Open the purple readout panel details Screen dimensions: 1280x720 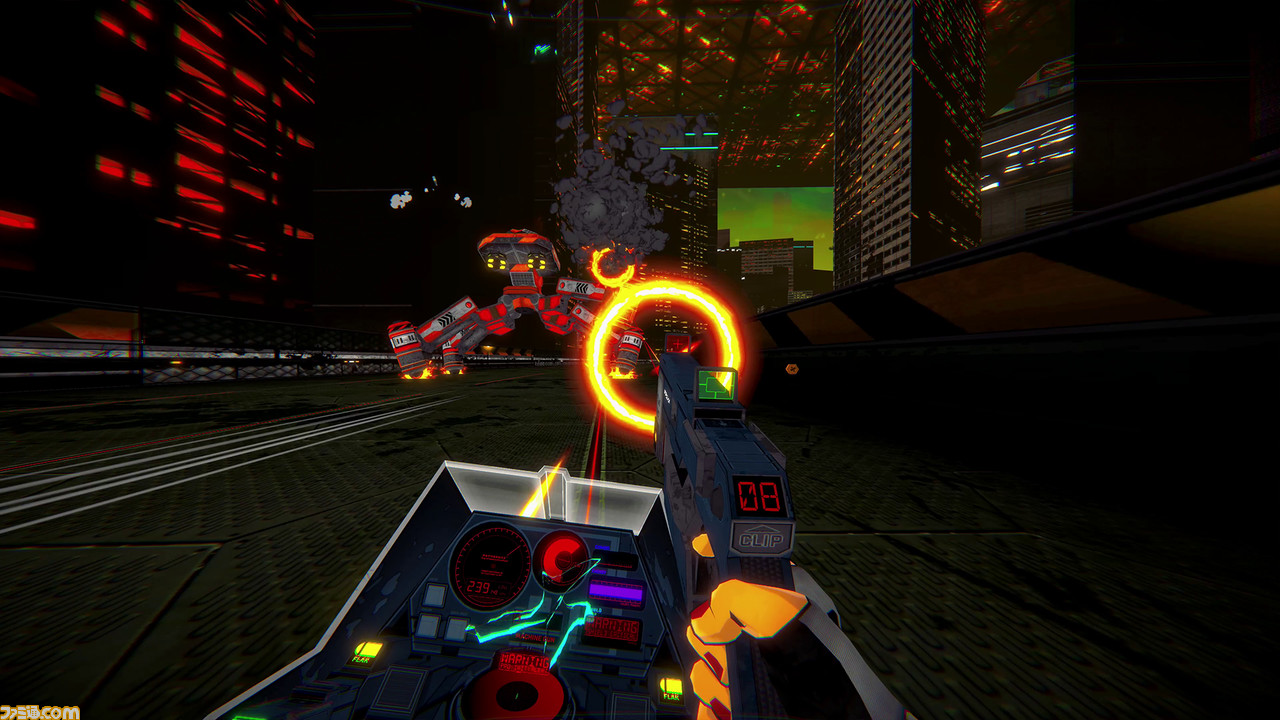point(616,588)
